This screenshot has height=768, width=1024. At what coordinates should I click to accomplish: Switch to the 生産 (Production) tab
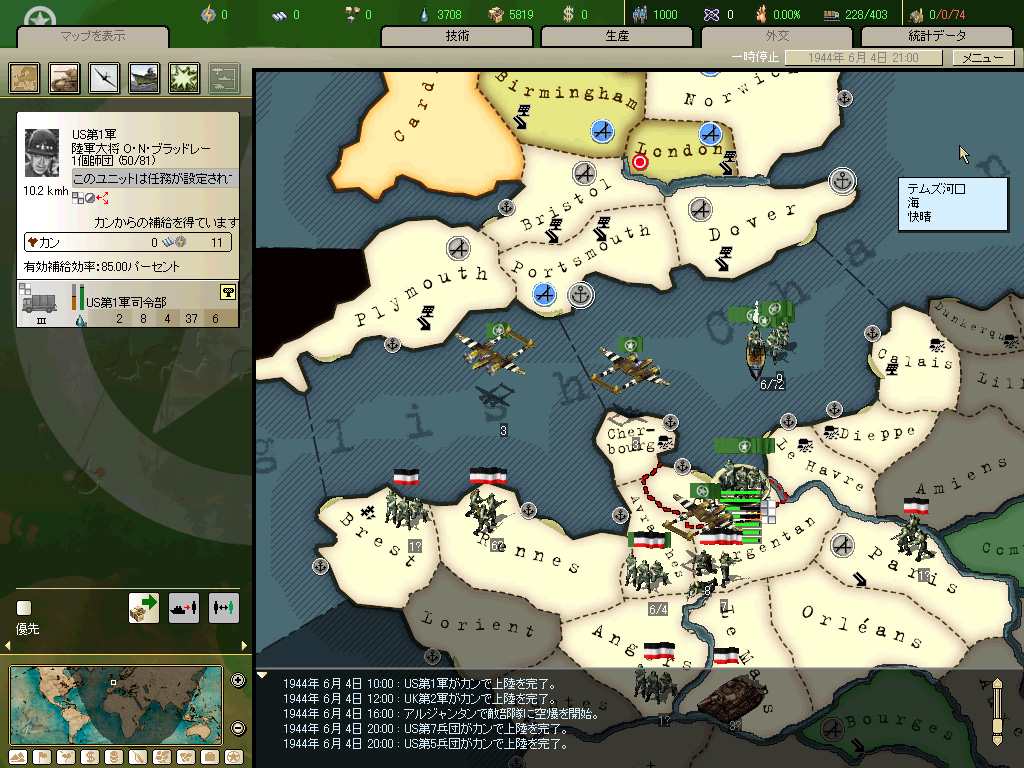pyautogui.click(x=618, y=37)
